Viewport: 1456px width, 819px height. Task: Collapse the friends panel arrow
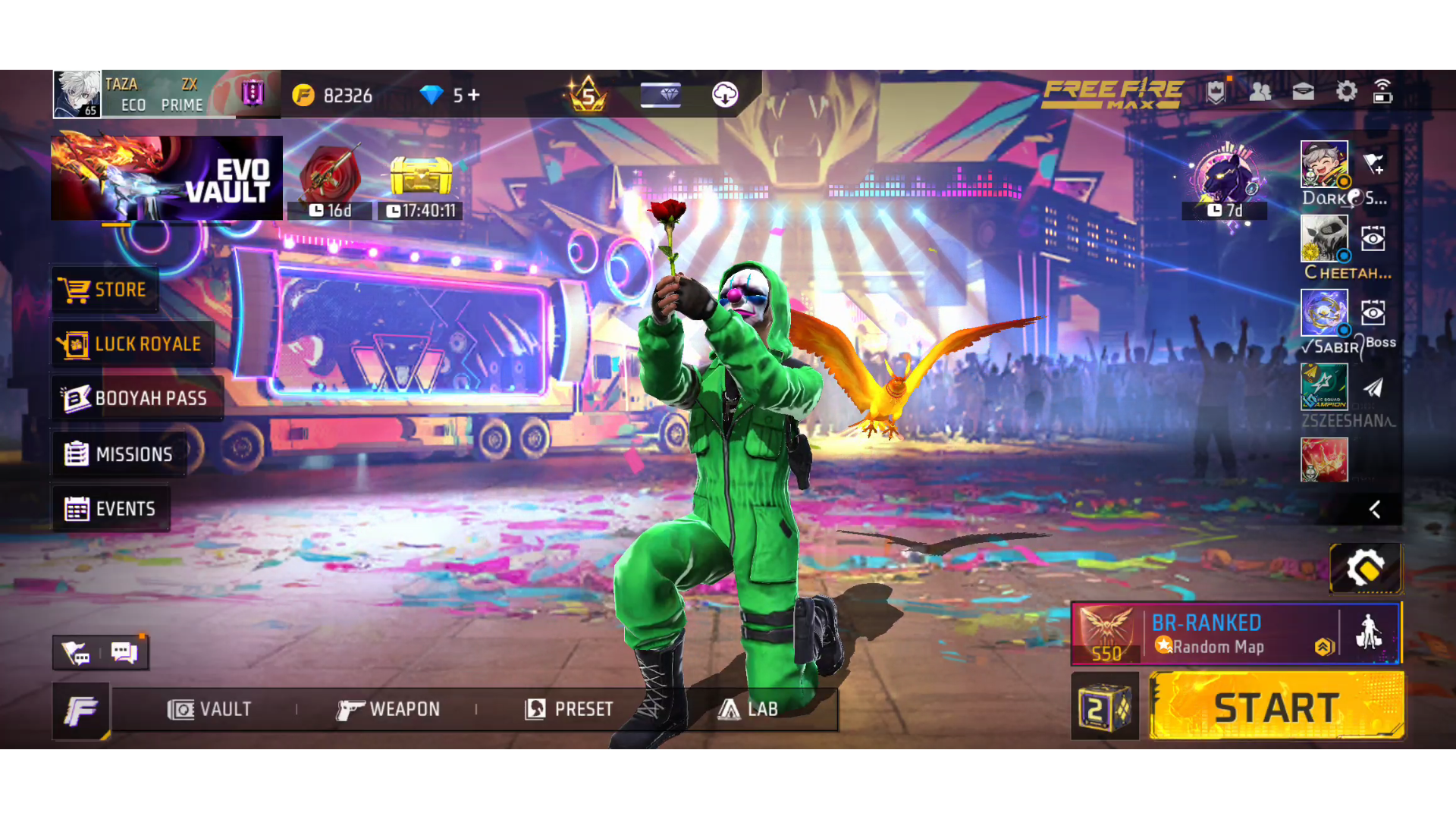pyautogui.click(x=1374, y=509)
